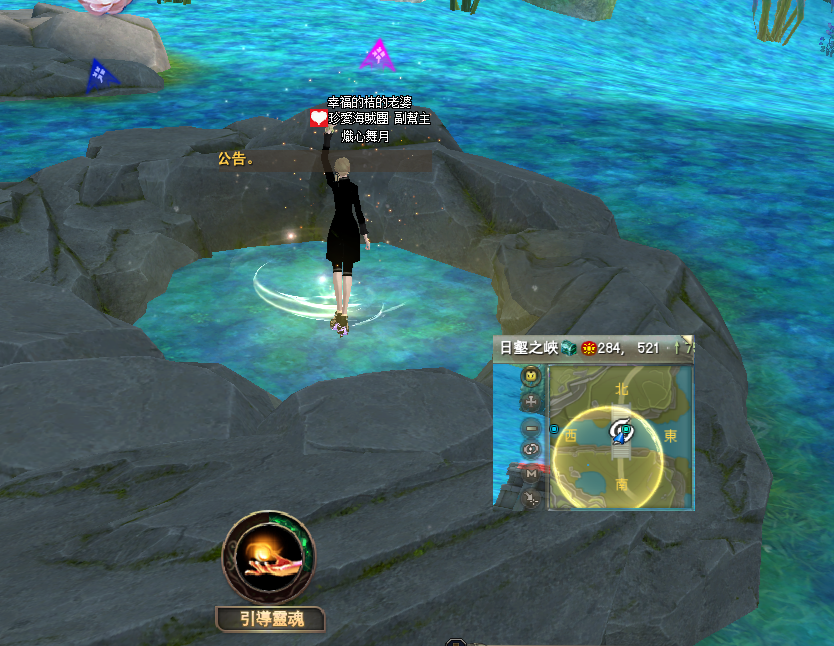Click the teal square marker on minimap

(x=625, y=430)
